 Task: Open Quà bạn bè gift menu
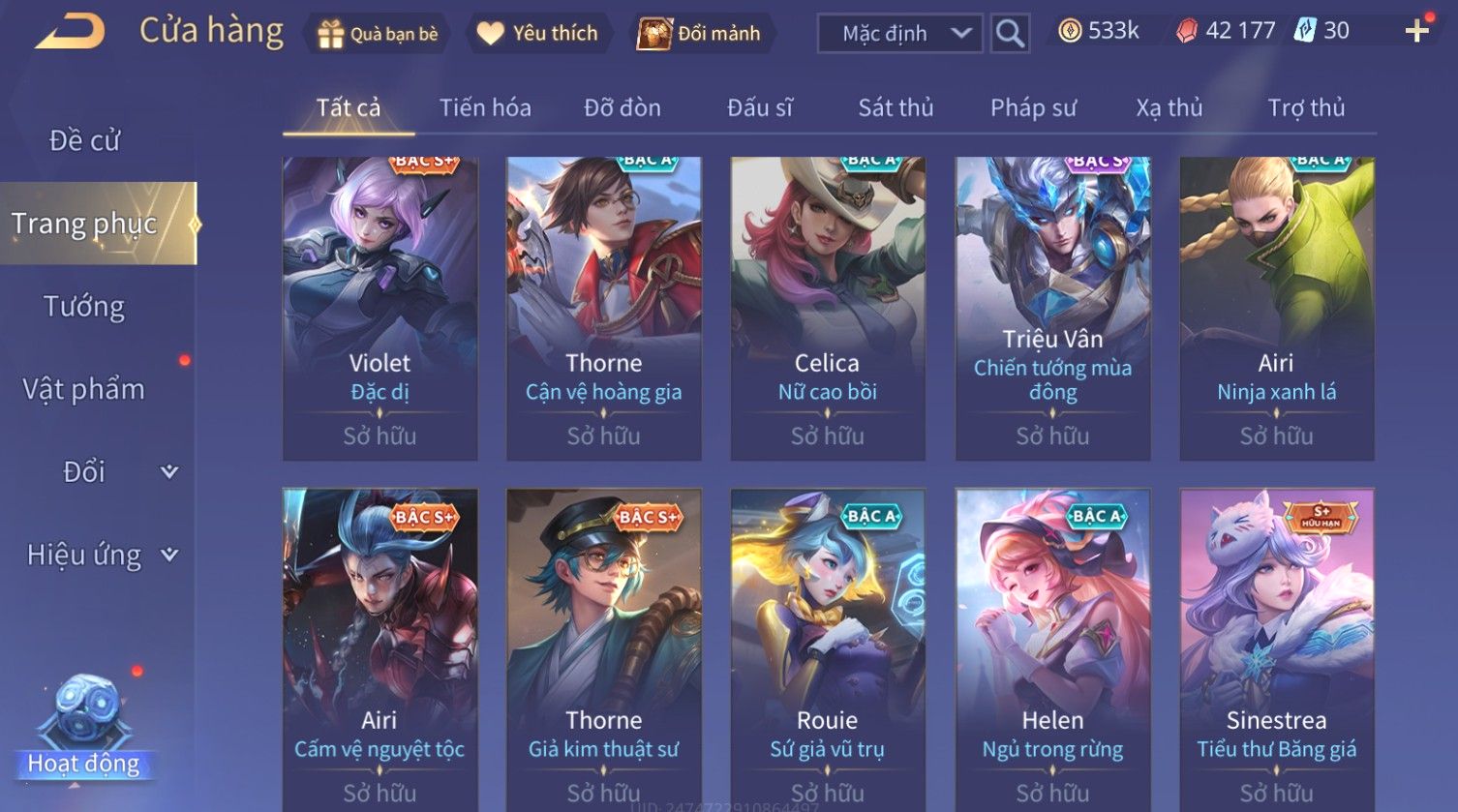click(x=378, y=34)
